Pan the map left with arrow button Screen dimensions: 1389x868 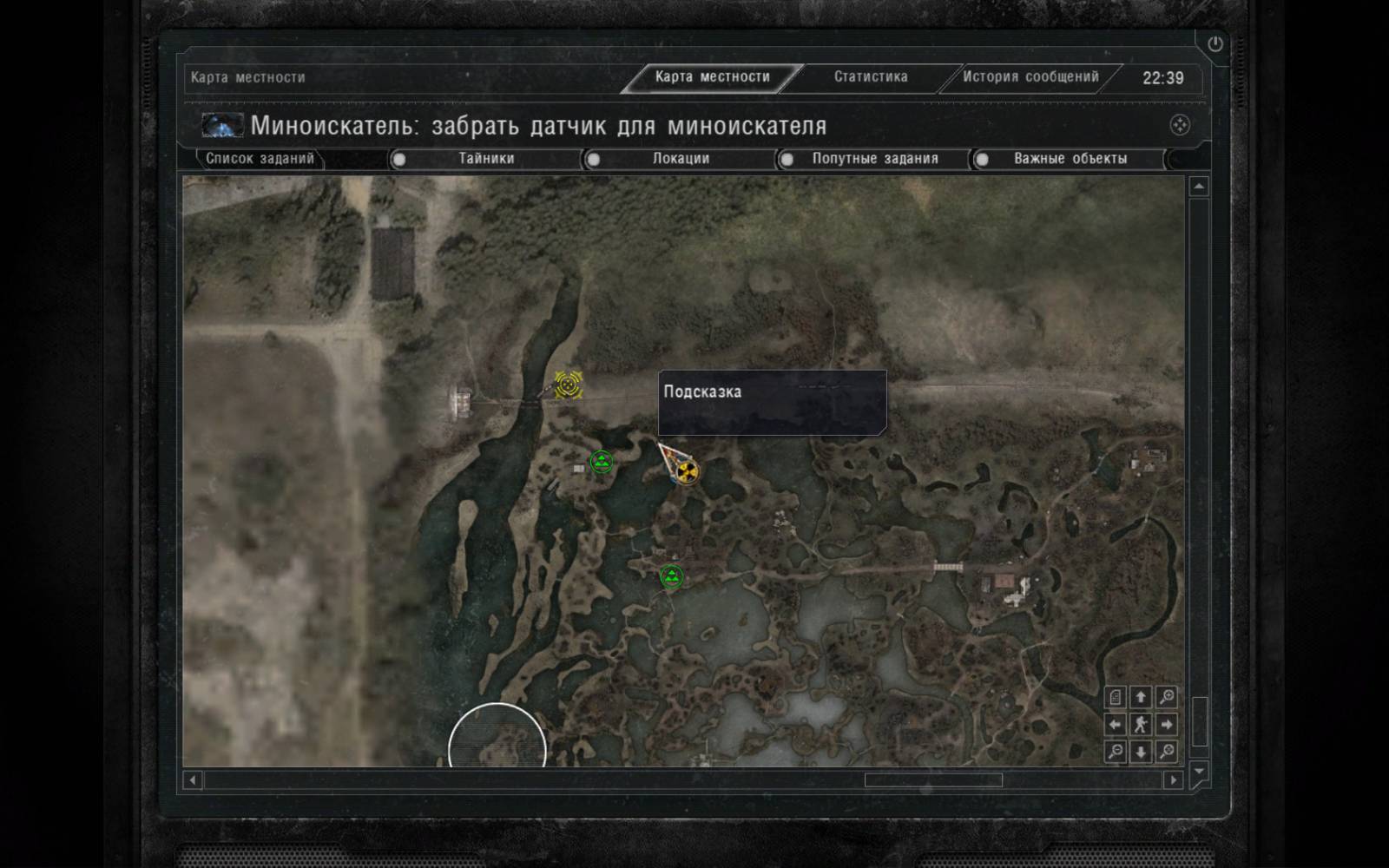click(x=1116, y=724)
